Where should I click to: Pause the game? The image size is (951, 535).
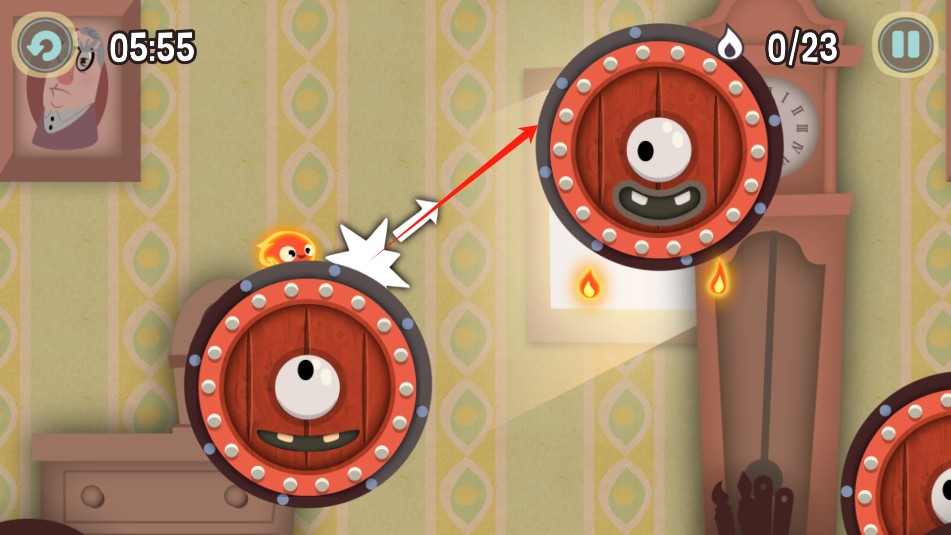click(x=905, y=45)
